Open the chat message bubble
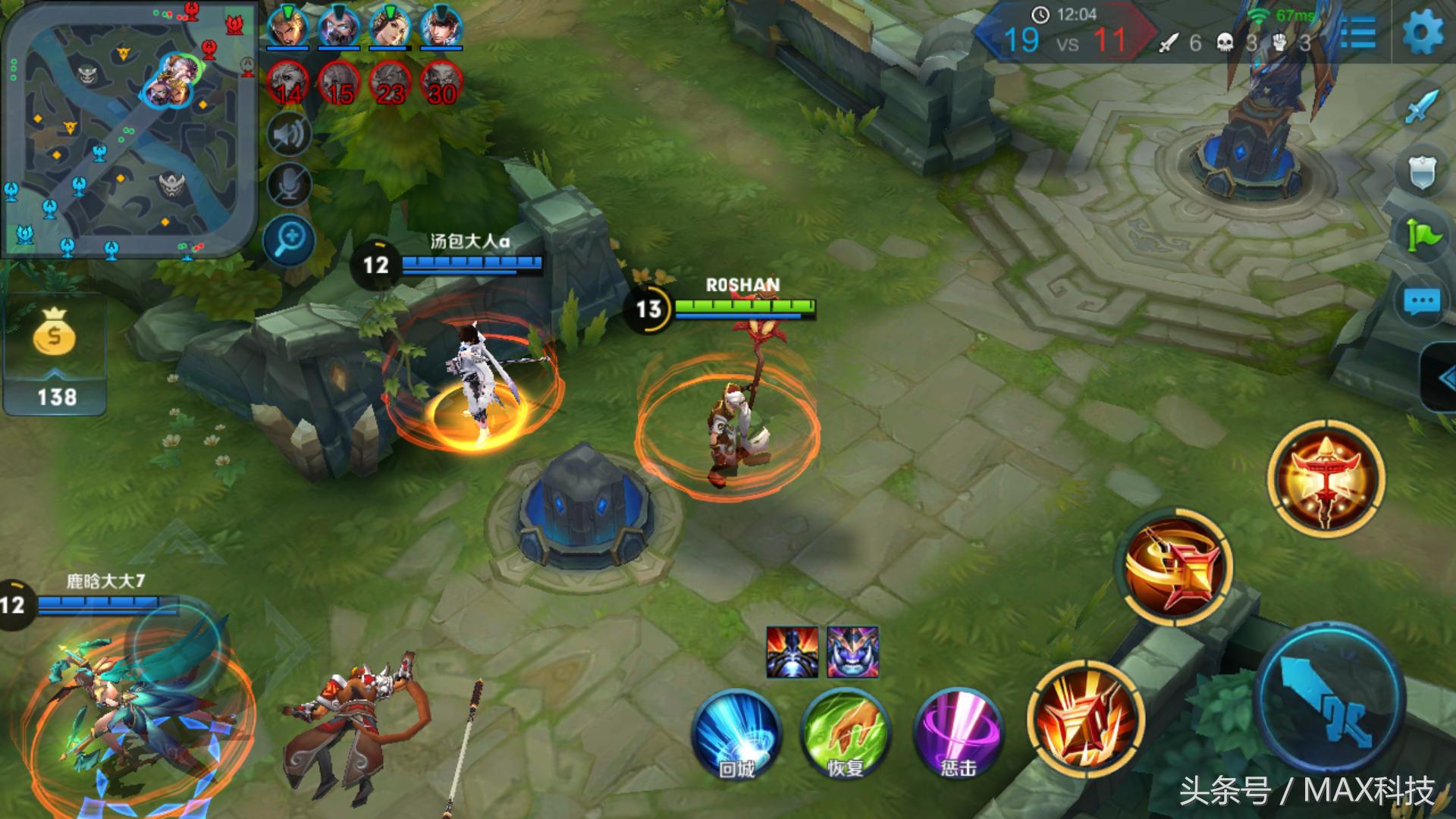The image size is (1456, 819). click(x=1421, y=302)
